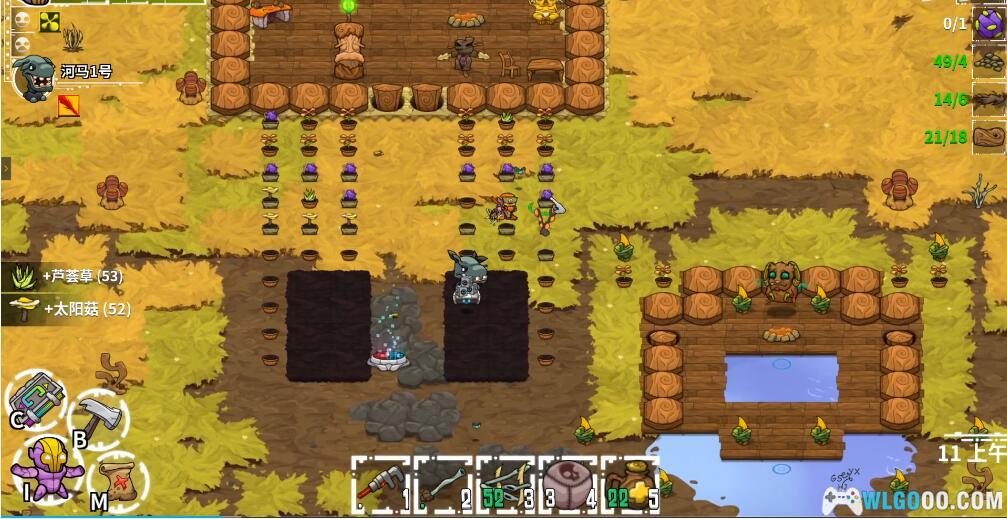Image resolution: width=1007 pixels, height=519 pixels.
Task: Select the fishing rod in hotbar slot 2
Action: pos(442,486)
